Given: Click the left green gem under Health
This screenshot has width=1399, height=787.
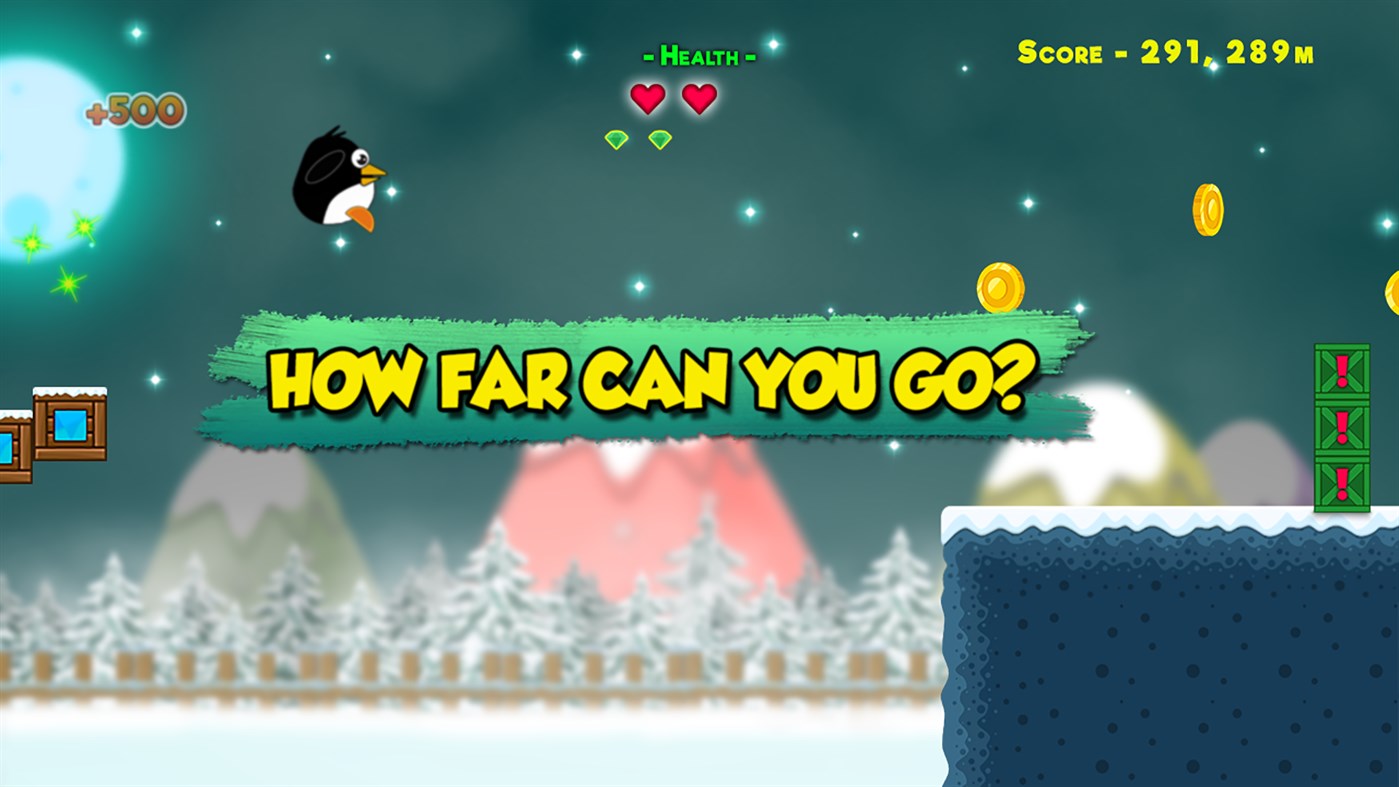Looking at the screenshot, I should [616, 138].
